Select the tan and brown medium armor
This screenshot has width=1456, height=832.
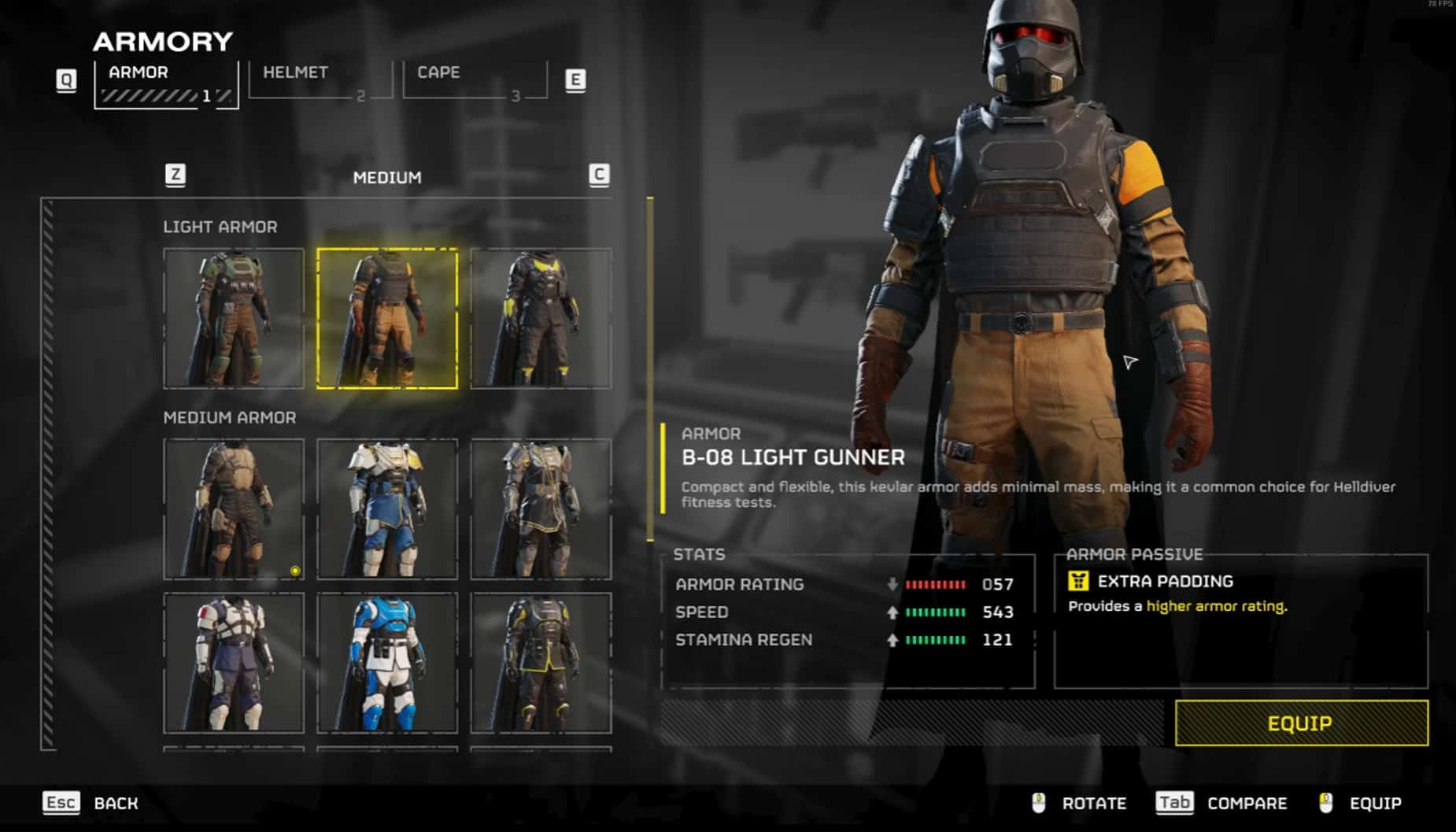[x=234, y=508]
